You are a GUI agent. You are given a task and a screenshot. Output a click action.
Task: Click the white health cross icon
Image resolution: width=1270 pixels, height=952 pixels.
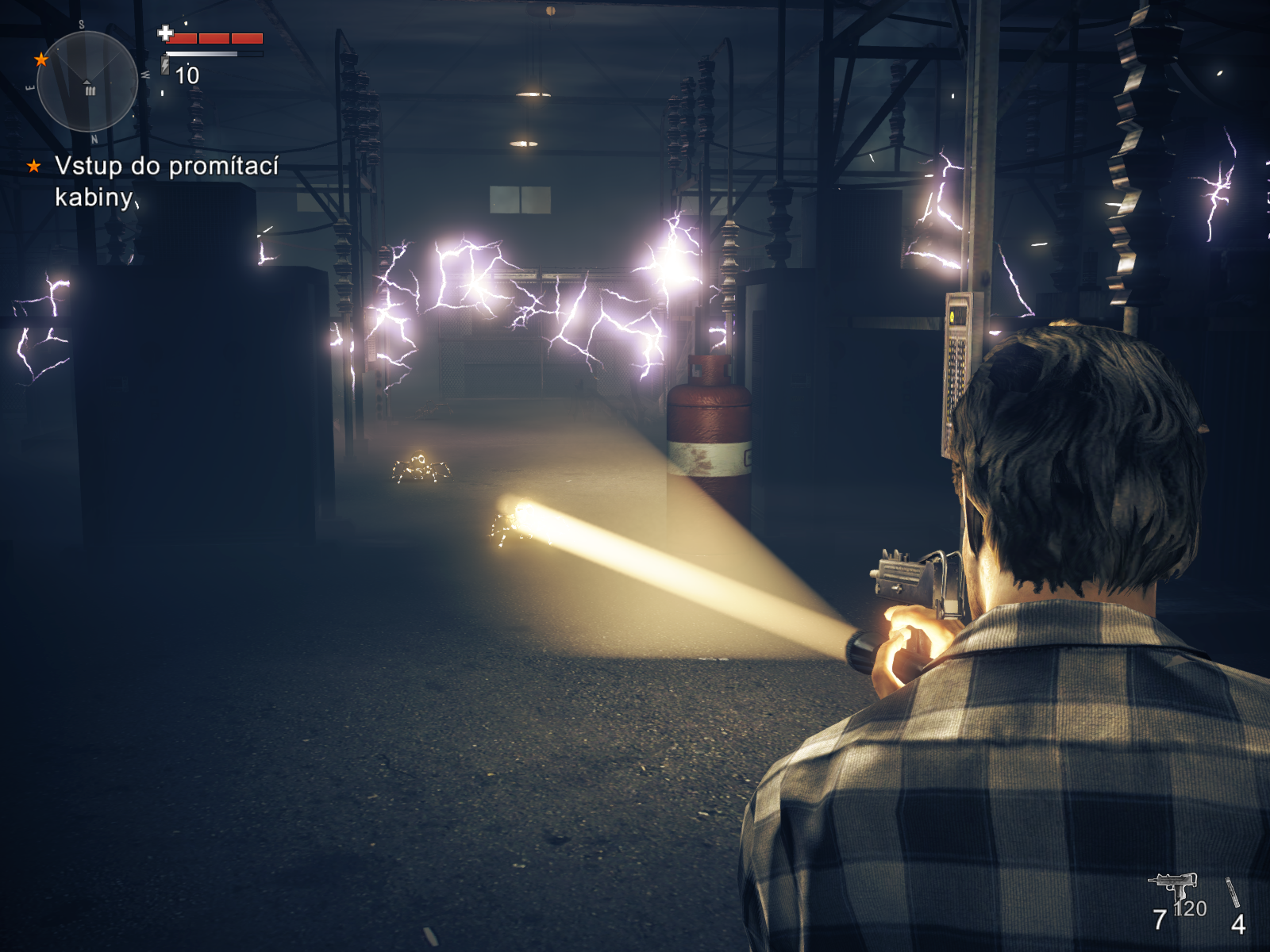(x=165, y=33)
